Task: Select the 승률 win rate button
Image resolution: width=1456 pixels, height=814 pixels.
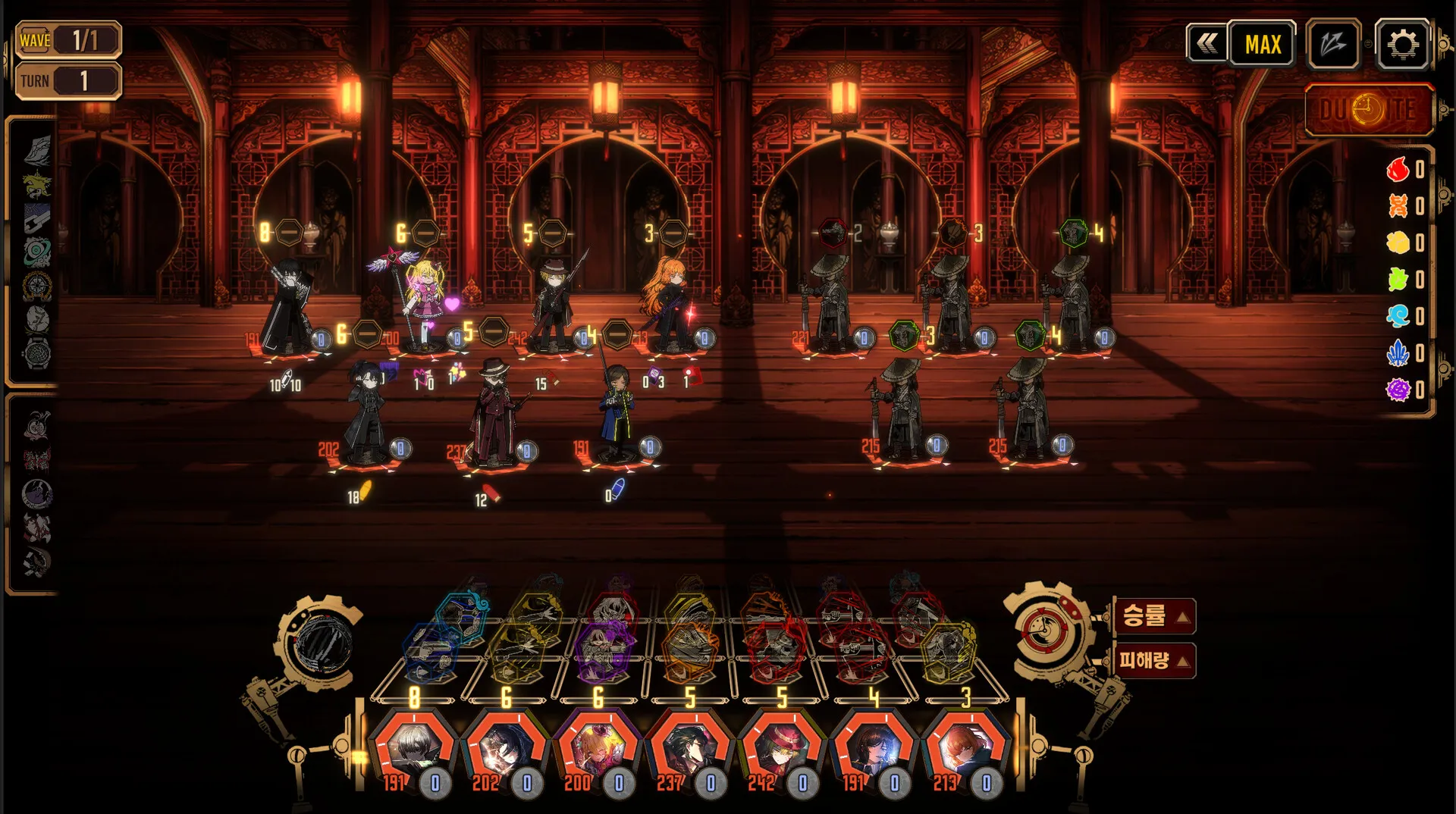Action: [x=1154, y=615]
